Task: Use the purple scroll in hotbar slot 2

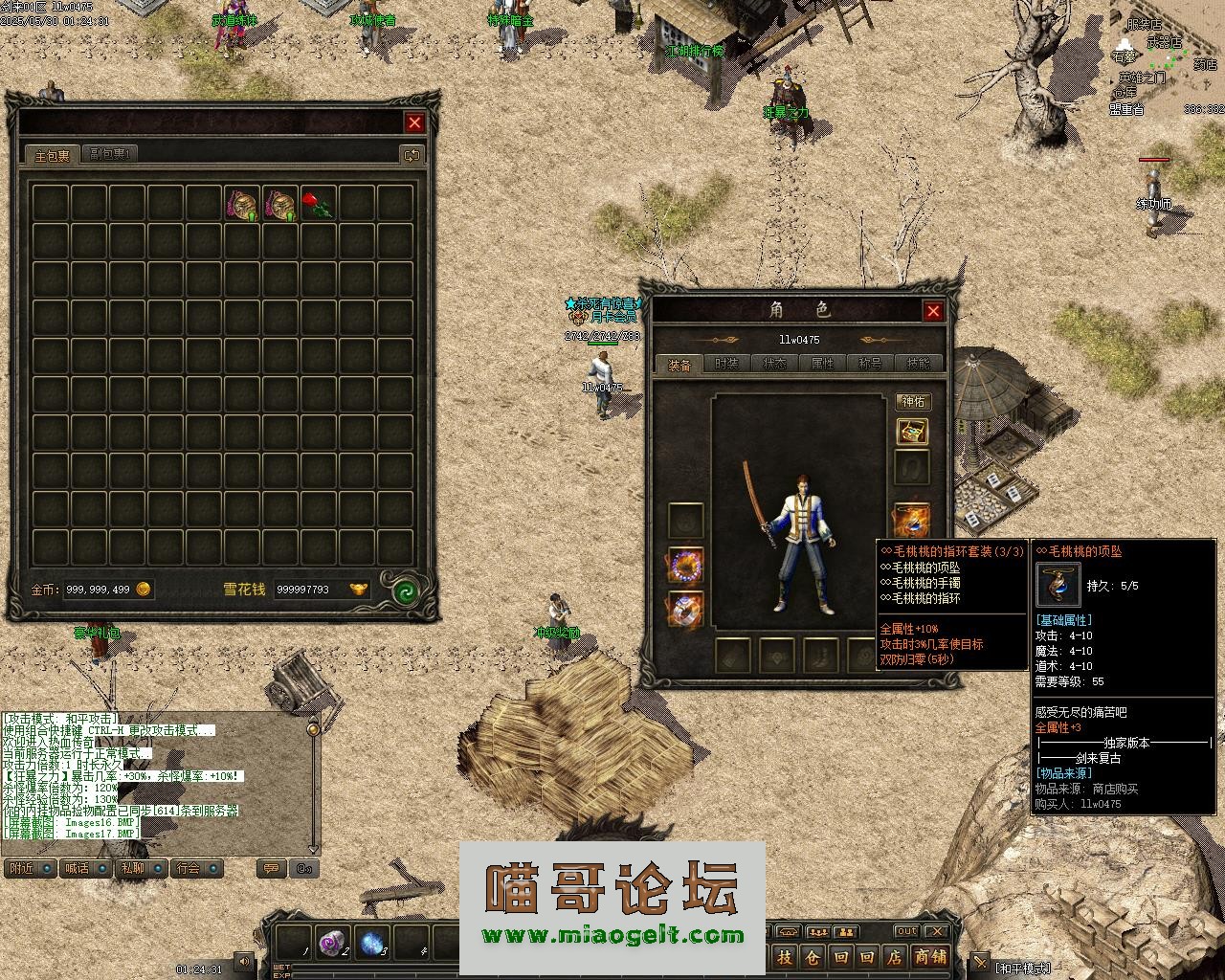Action: [x=332, y=943]
